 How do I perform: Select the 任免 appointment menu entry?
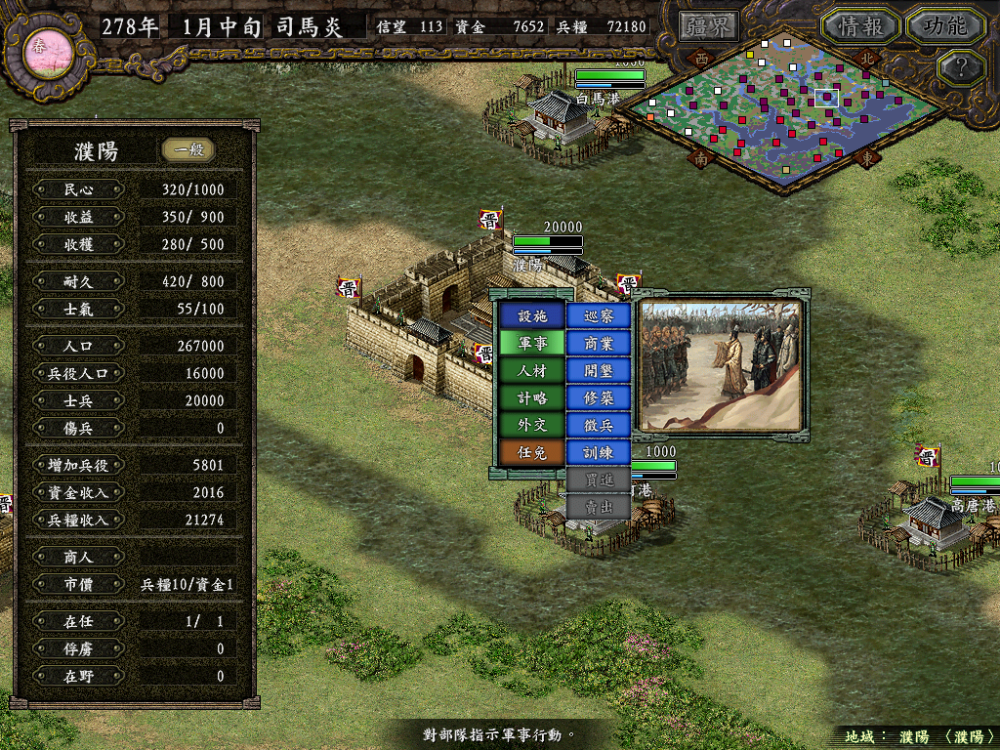point(532,452)
